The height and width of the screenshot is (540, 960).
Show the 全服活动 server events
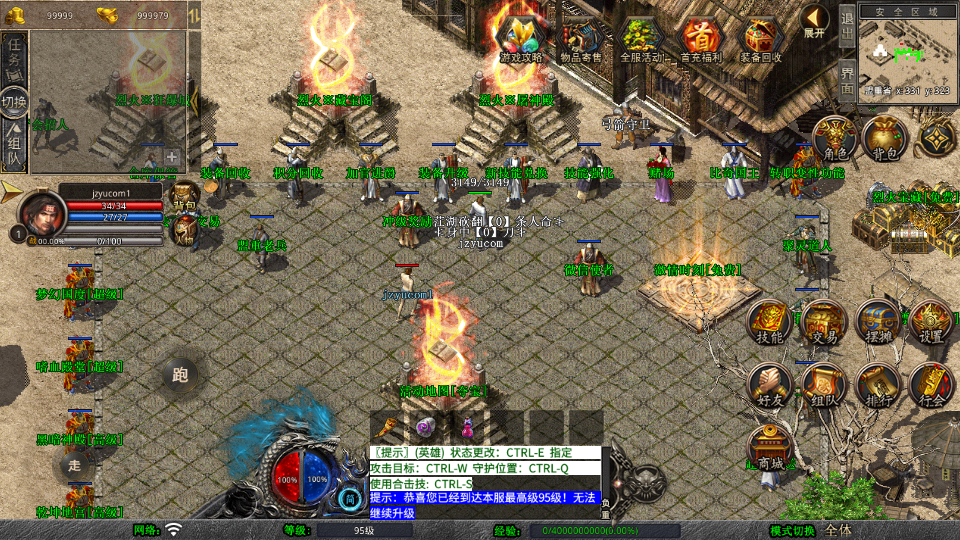point(642,39)
